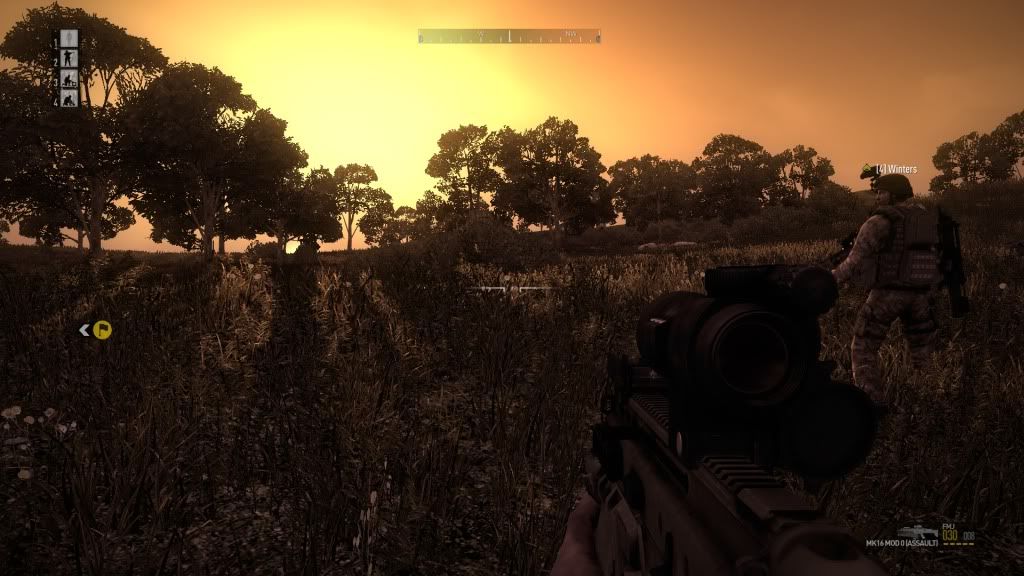Click the Winters teammate name tag
Viewport: 1024px width, 576px height.
pyautogui.click(x=895, y=169)
